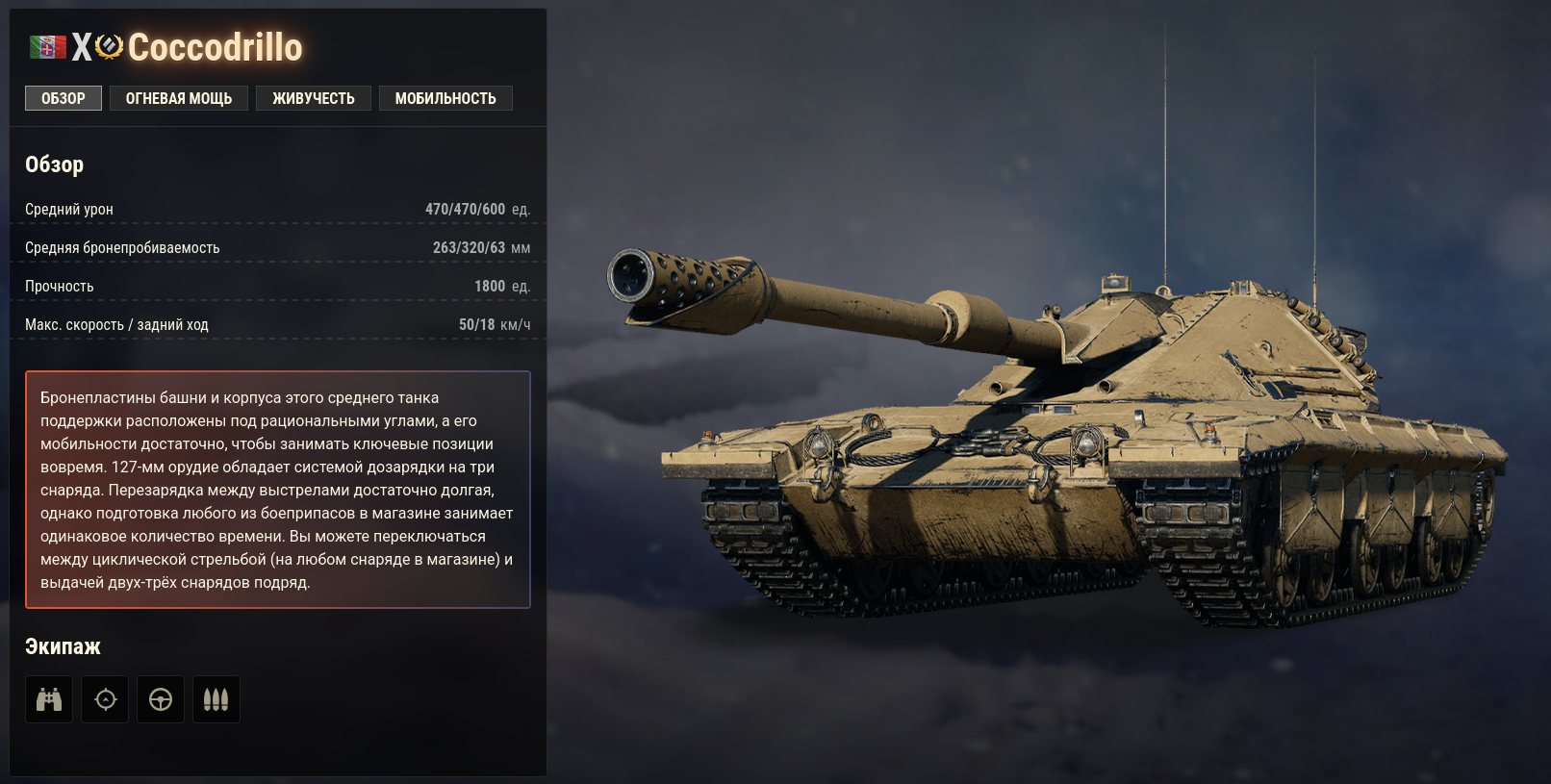This screenshot has width=1551, height=784.
Task: Select the ЖИВУЧЕСТЬ tab
Action: point(314,98)
